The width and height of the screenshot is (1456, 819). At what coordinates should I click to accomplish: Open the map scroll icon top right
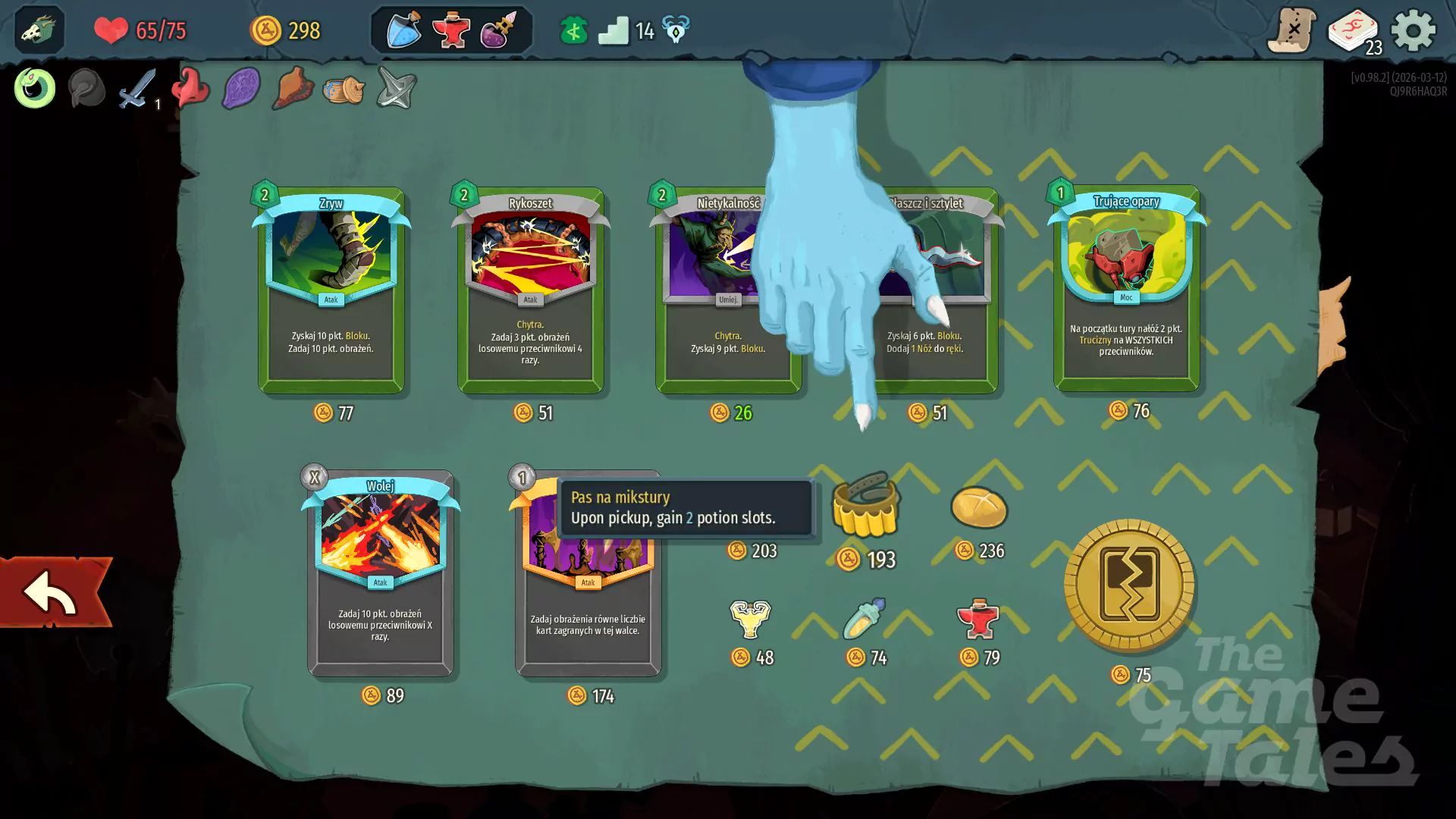1292,30
